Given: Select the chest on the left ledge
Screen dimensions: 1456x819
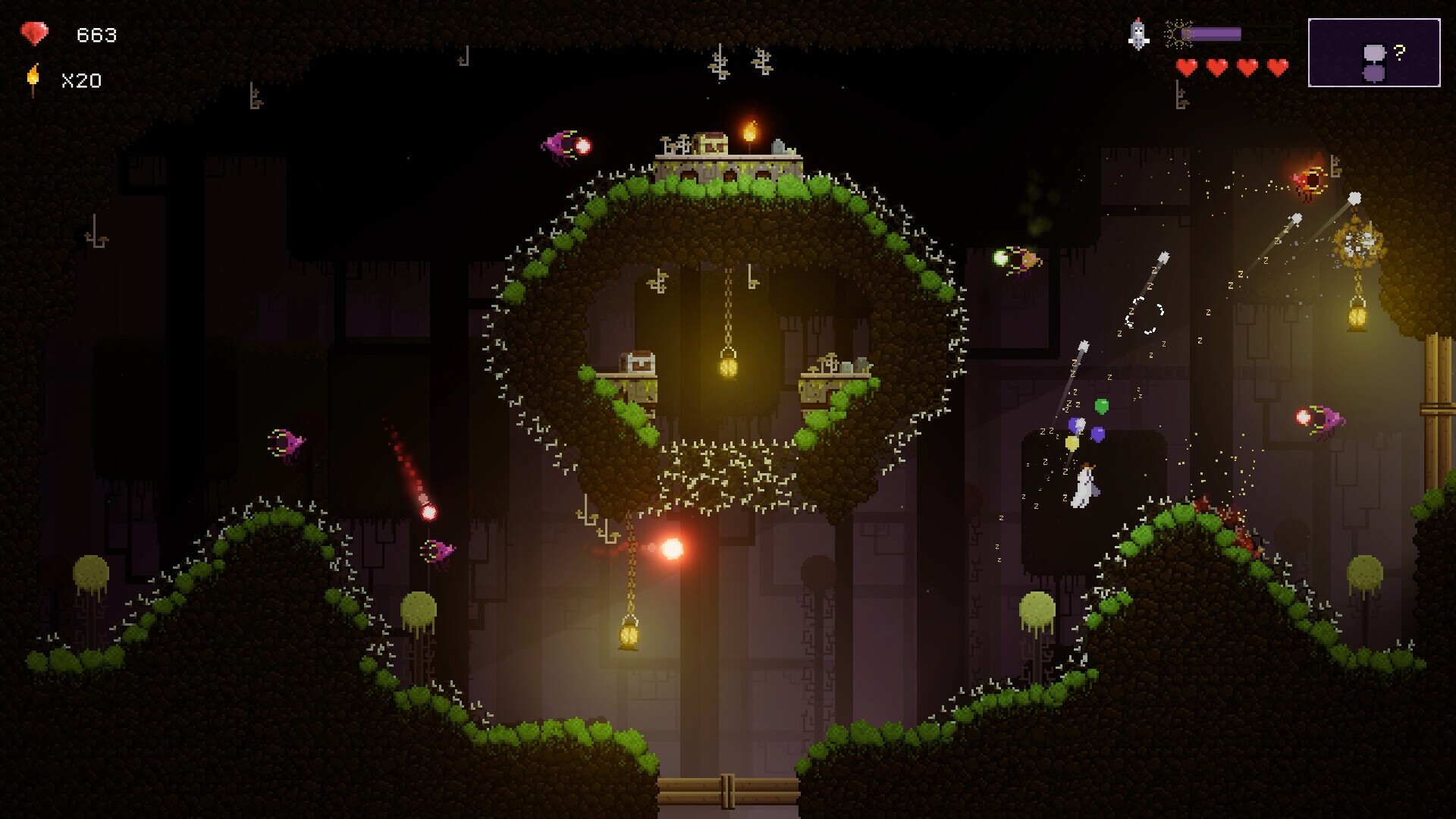Looking at the screenshot, I should point(638,362).
